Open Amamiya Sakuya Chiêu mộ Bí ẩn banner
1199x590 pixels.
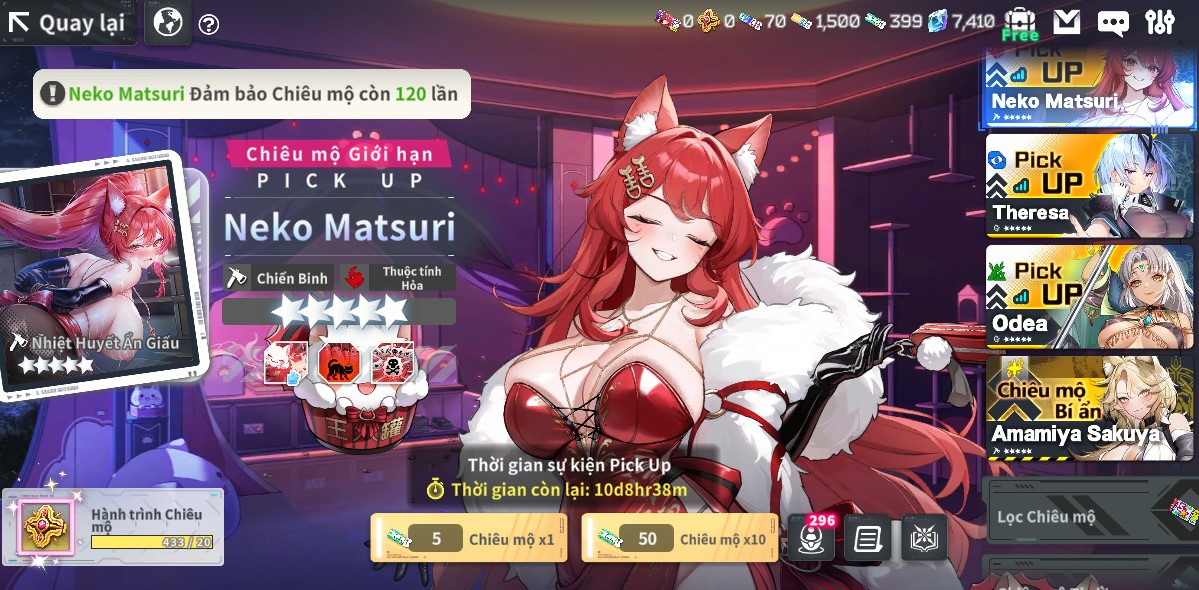(1088, 408)
